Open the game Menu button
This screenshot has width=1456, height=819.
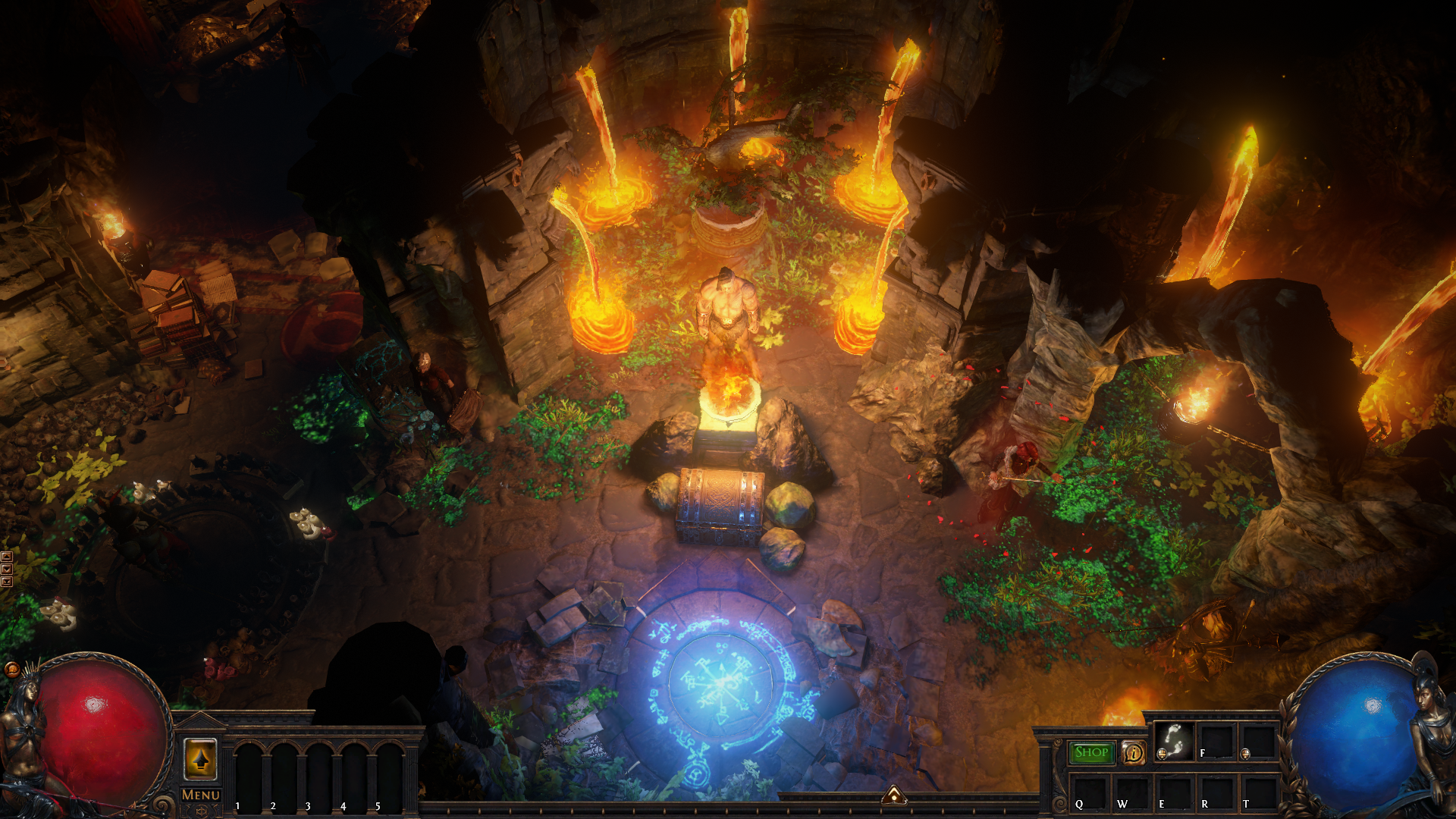[201, 794]
